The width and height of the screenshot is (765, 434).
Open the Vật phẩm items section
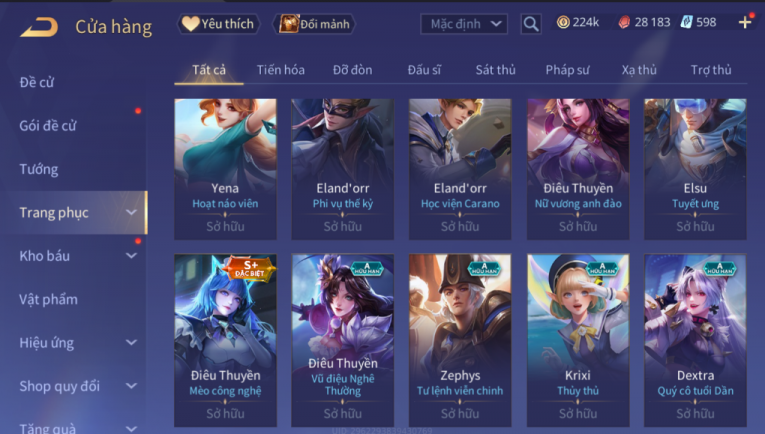pyautogui.click(x=48, y=299)
